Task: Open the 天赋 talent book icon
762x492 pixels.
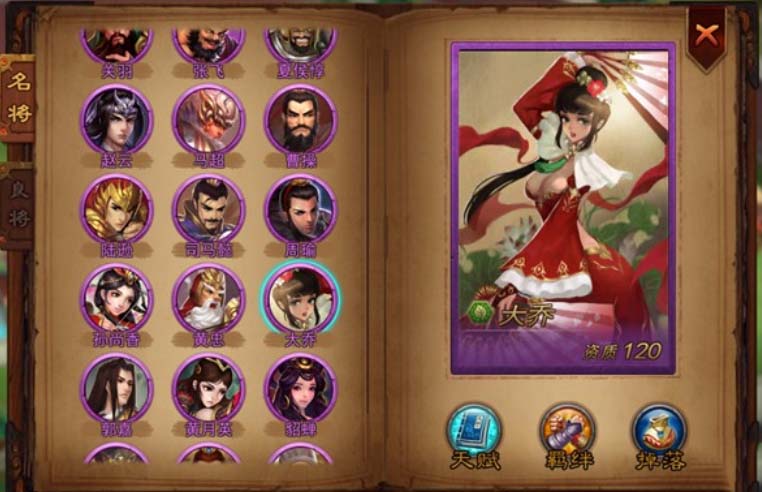Action: tap(473, 431)
